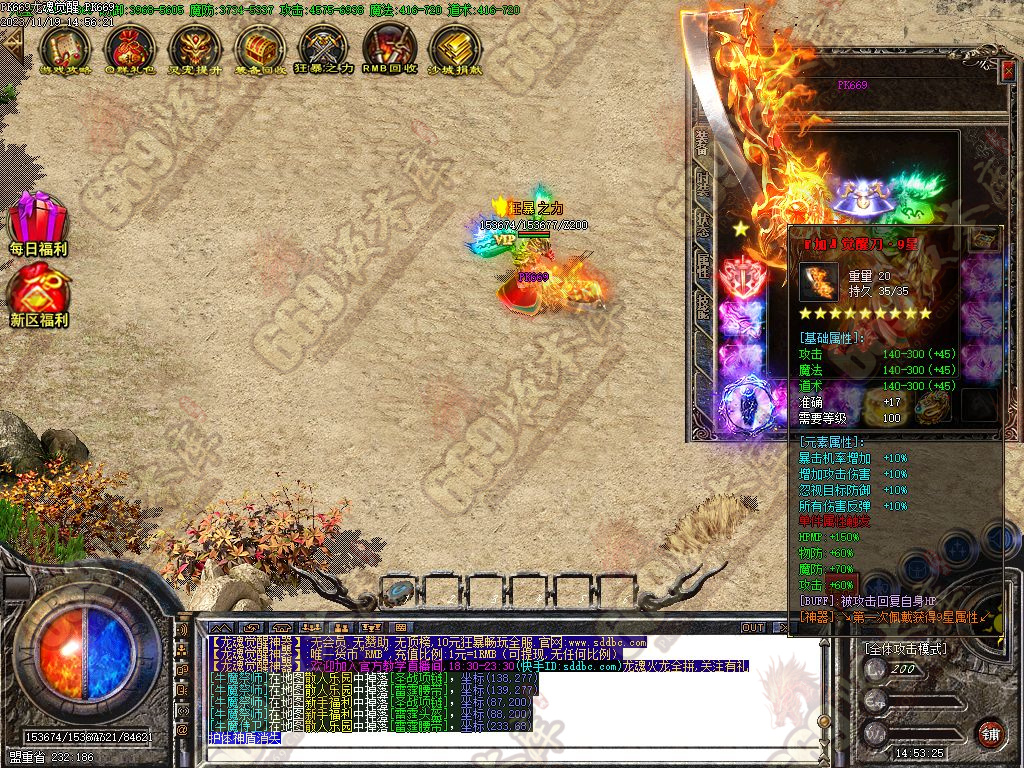Switch to the 时装 fashion tab

pyautogui.click(x=702, y=183)
